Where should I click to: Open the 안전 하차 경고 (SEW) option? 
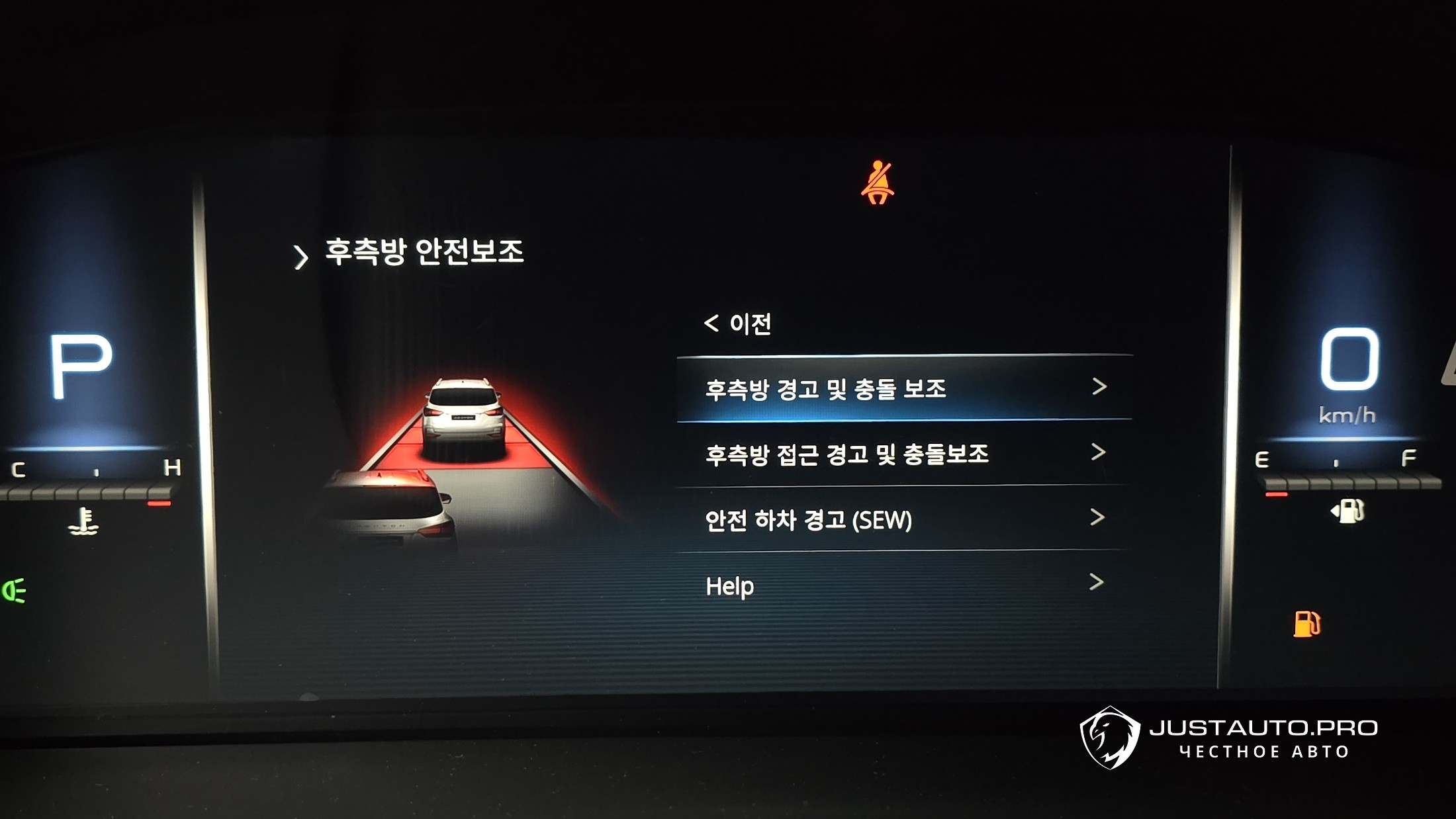click(903, 519)
